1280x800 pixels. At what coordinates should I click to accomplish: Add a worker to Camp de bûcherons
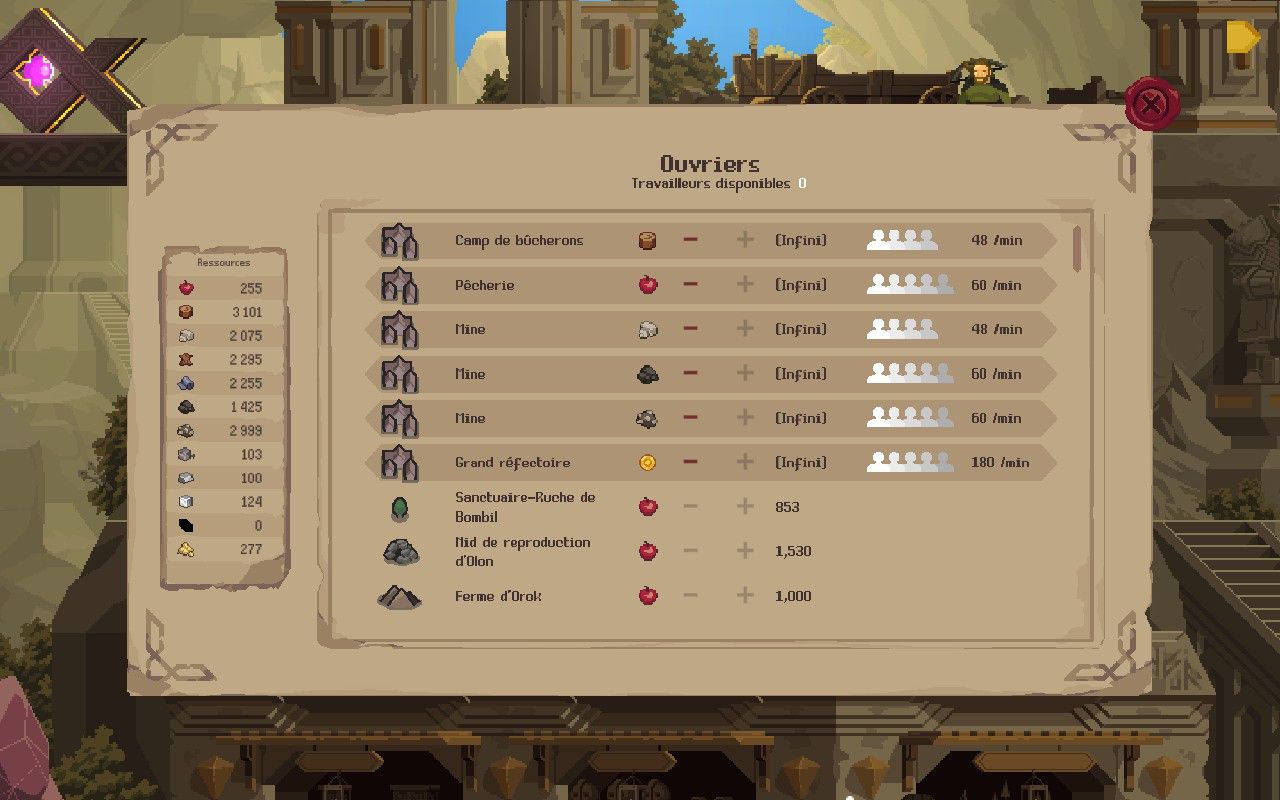tap(745, 240)
